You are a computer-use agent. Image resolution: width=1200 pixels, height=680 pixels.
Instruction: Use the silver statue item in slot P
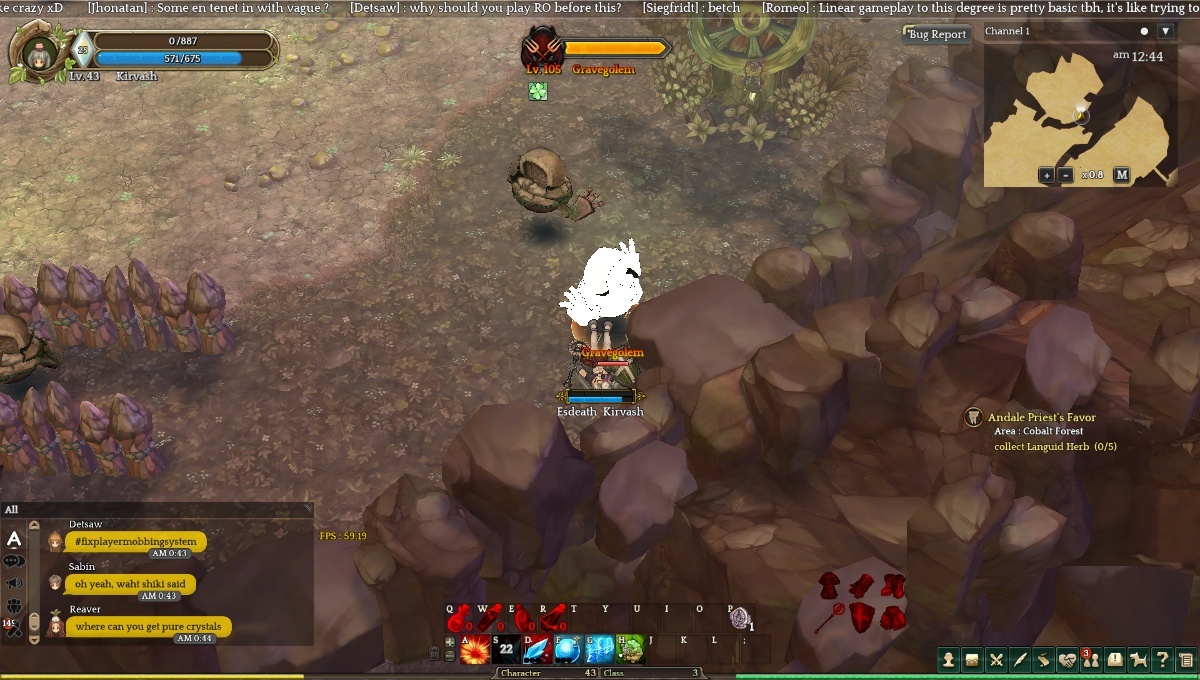[738, 617]
